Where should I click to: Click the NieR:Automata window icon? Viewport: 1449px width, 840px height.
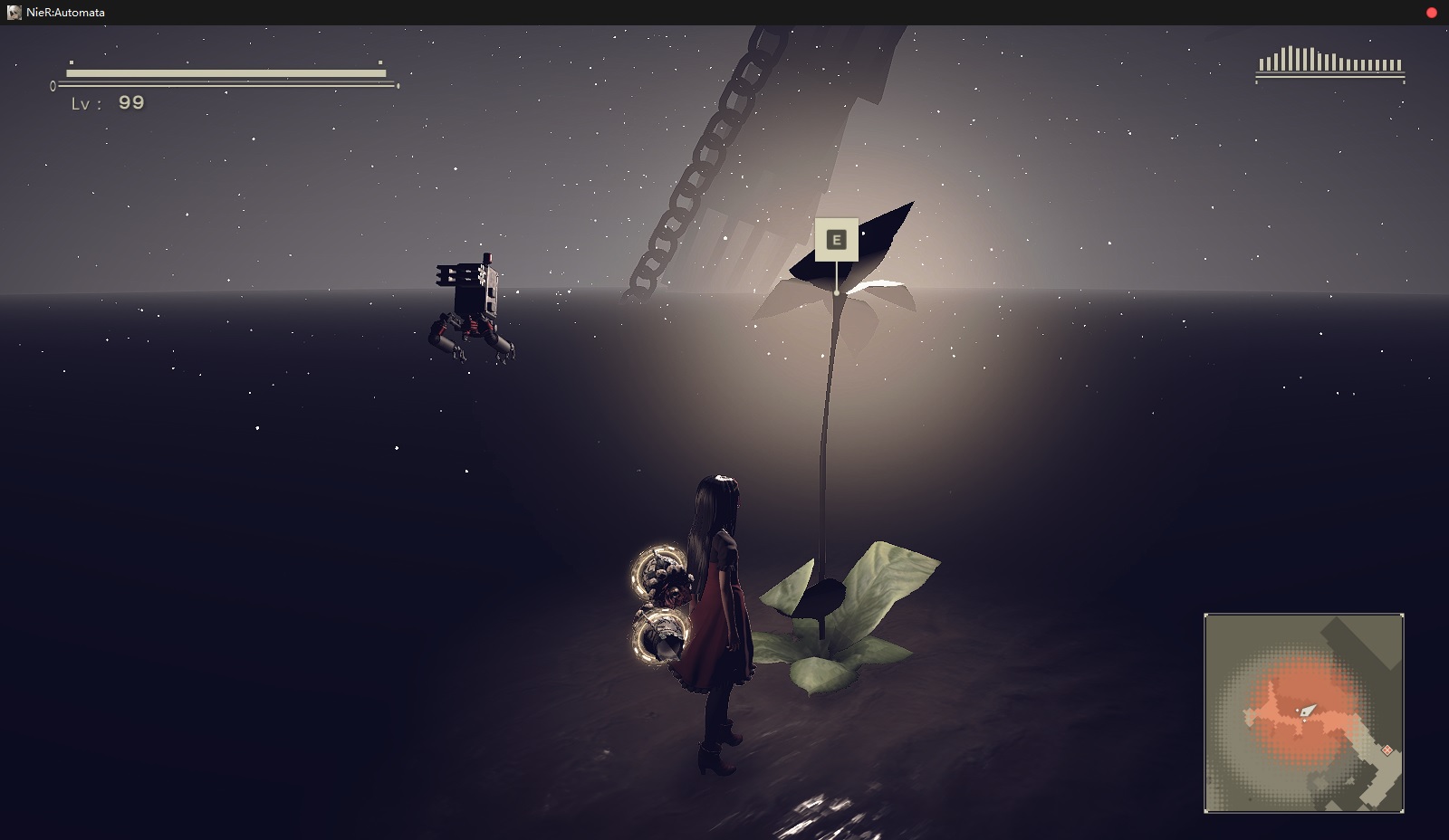tap(14, 13)
